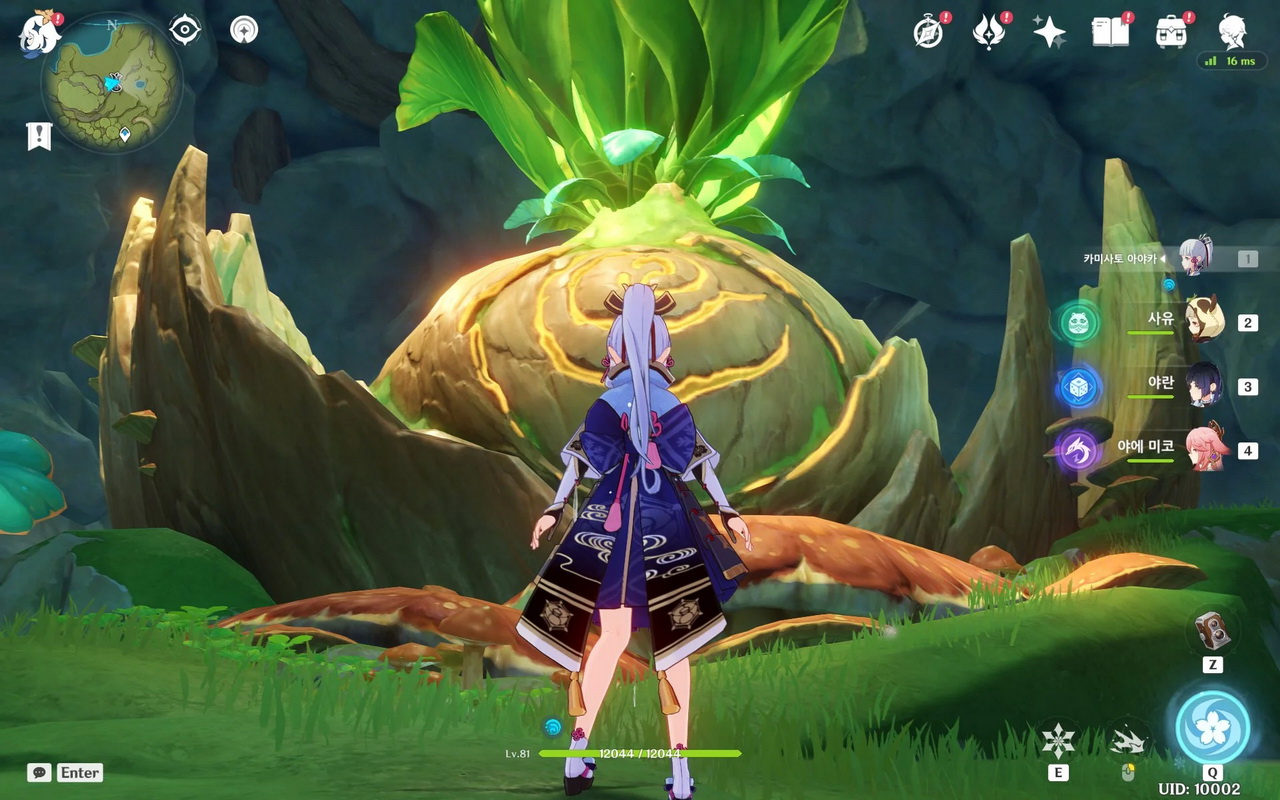
Task: Toggle the eye-shaped elemental sight icon
Action: pyautogui.click(x=185, y=30)
